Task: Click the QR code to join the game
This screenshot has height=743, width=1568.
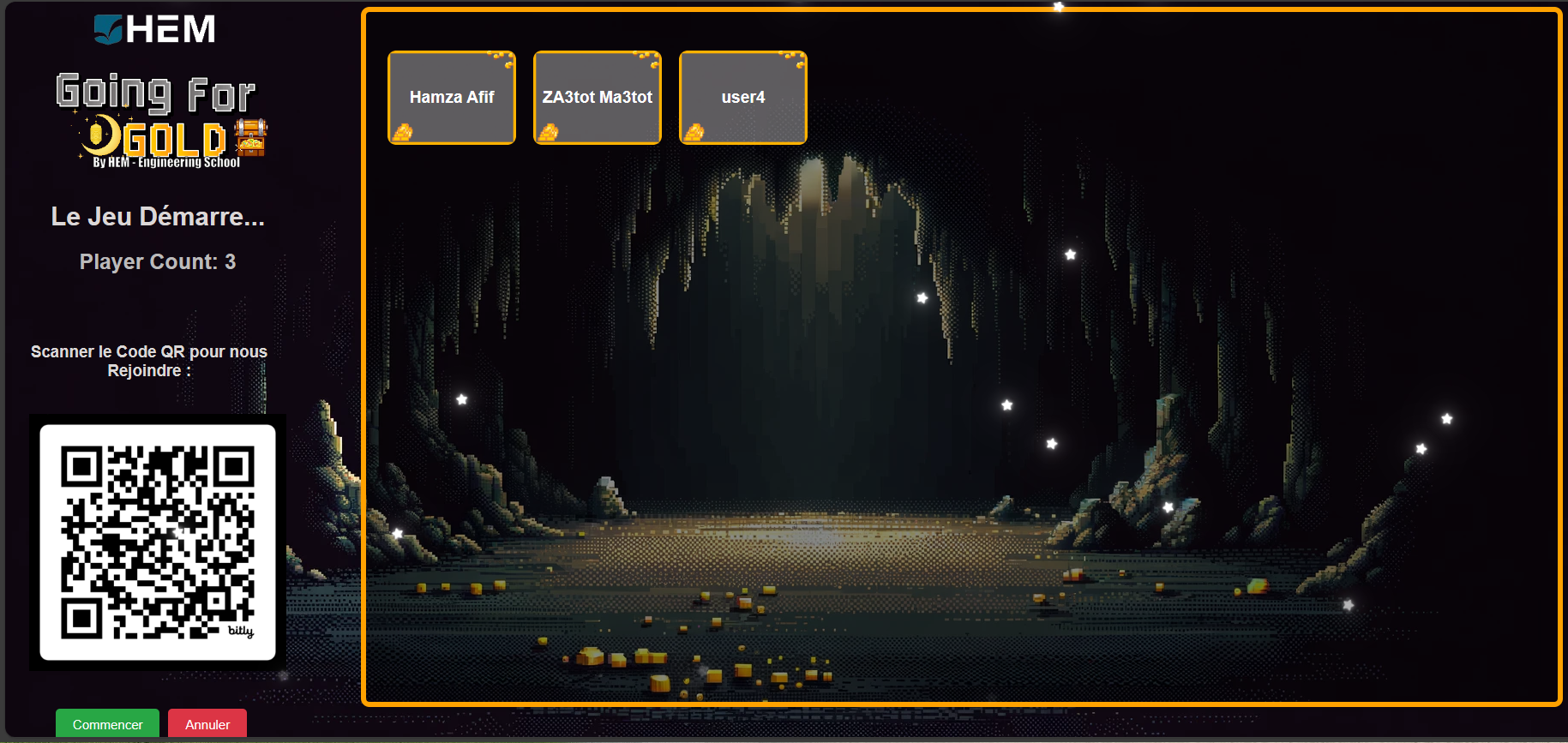Action: (158, 540)
